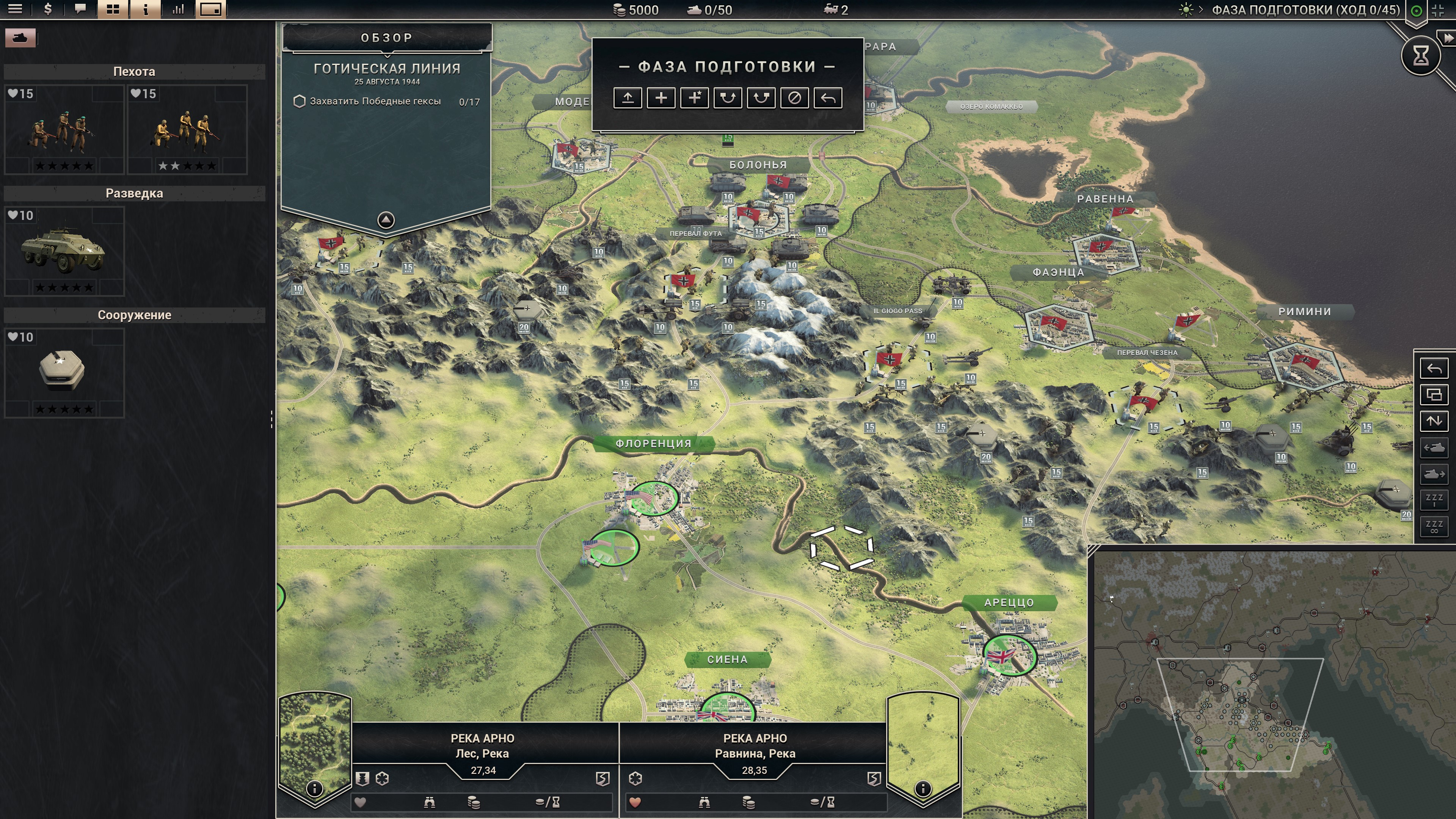Click the plus-with-star button
This screenshot has width=1456, height=819.
[x=695, y=98]
